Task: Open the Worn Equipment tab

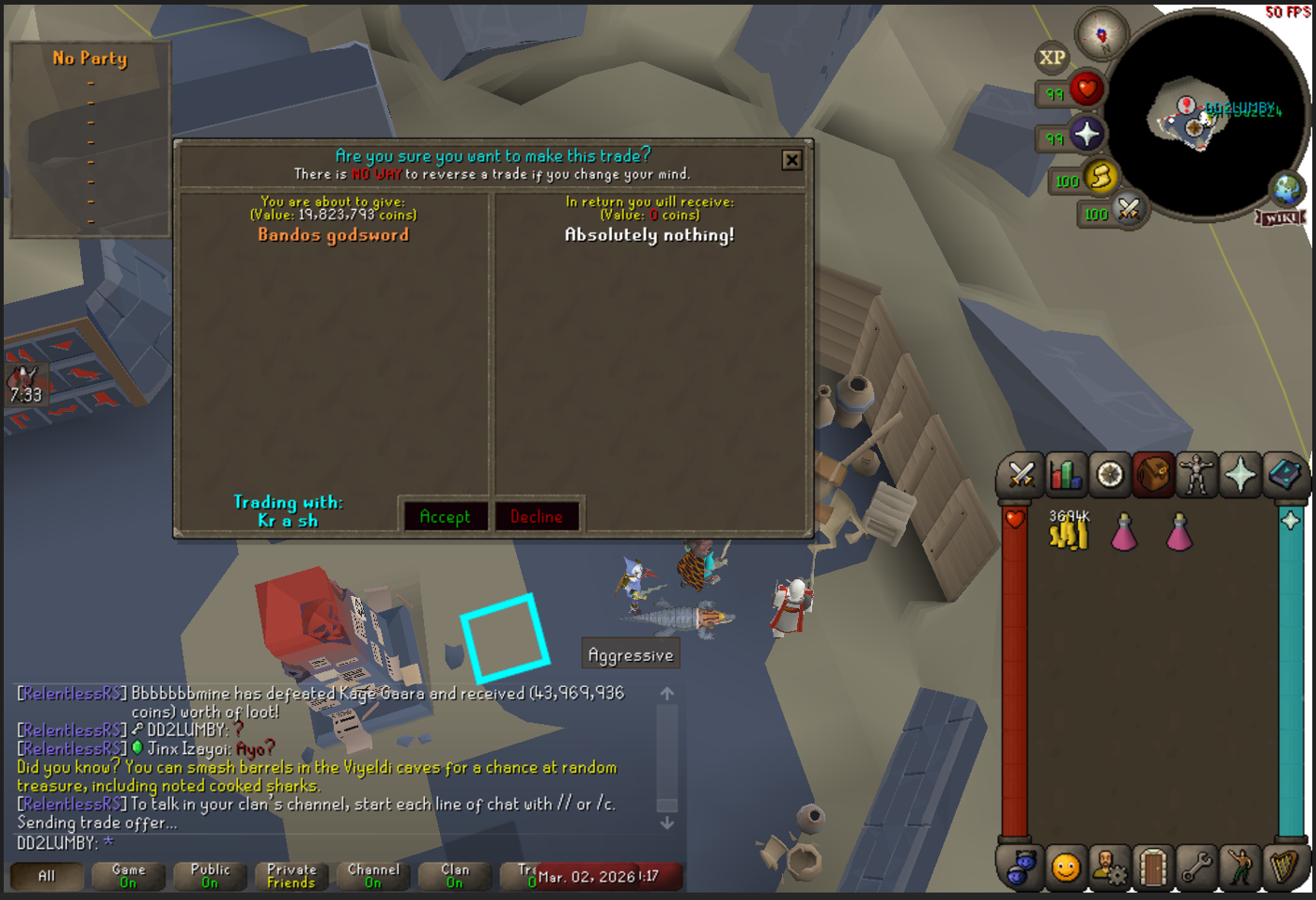Action: (x=1197, y=475)
